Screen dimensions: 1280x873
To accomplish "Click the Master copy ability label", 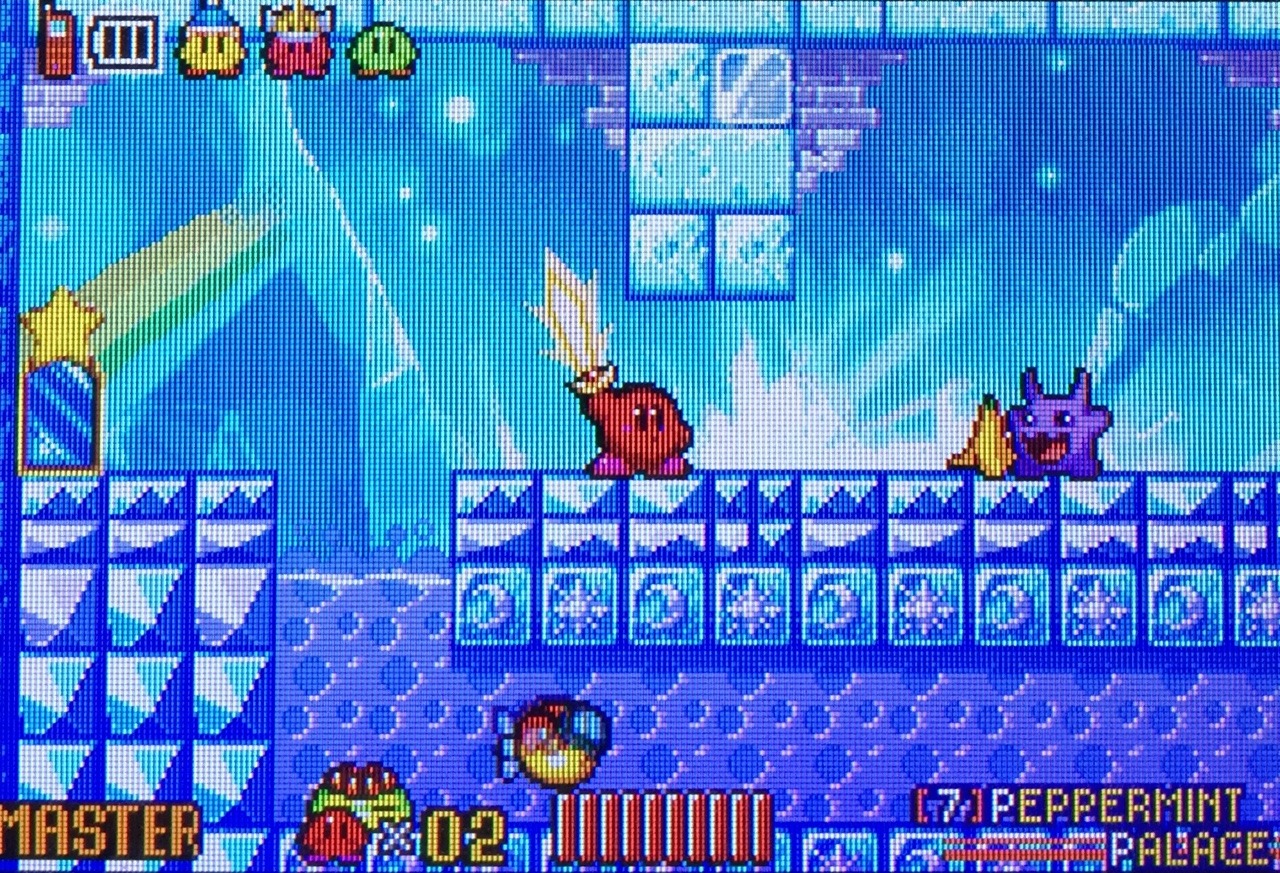I will pyautogui.click(x=100, y=832).
